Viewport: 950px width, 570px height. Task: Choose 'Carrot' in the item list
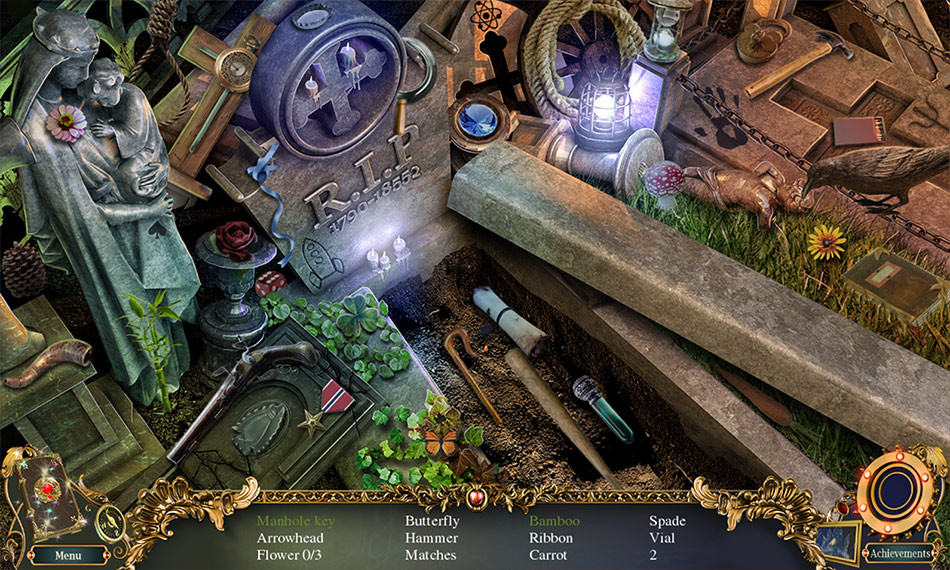click(549, 555)
